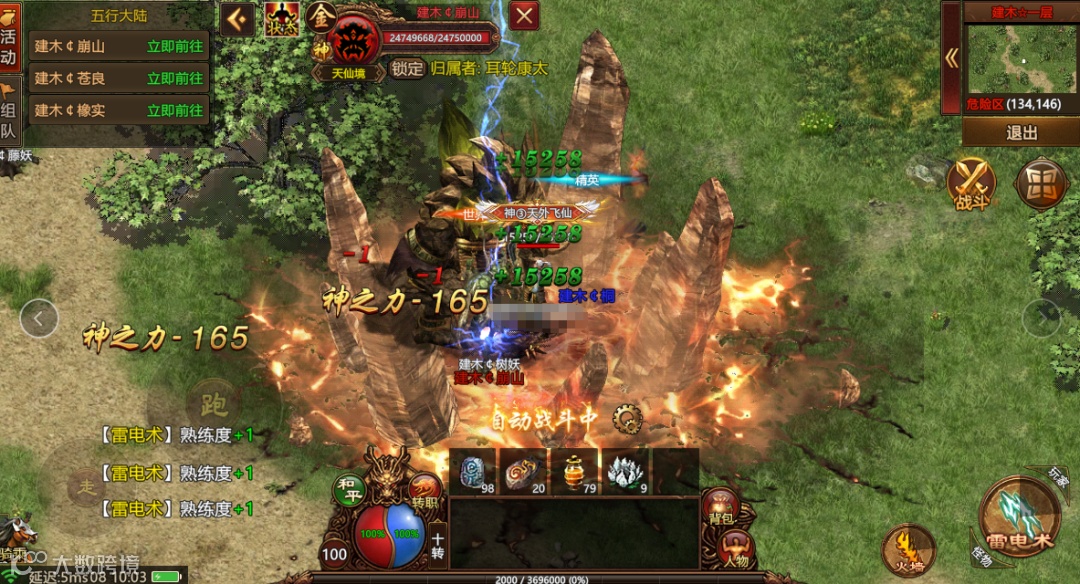Viewport: 1080px width, 584px height.
Task: Collapse the panel with the yellow back arrow
Action: point(238,18)
